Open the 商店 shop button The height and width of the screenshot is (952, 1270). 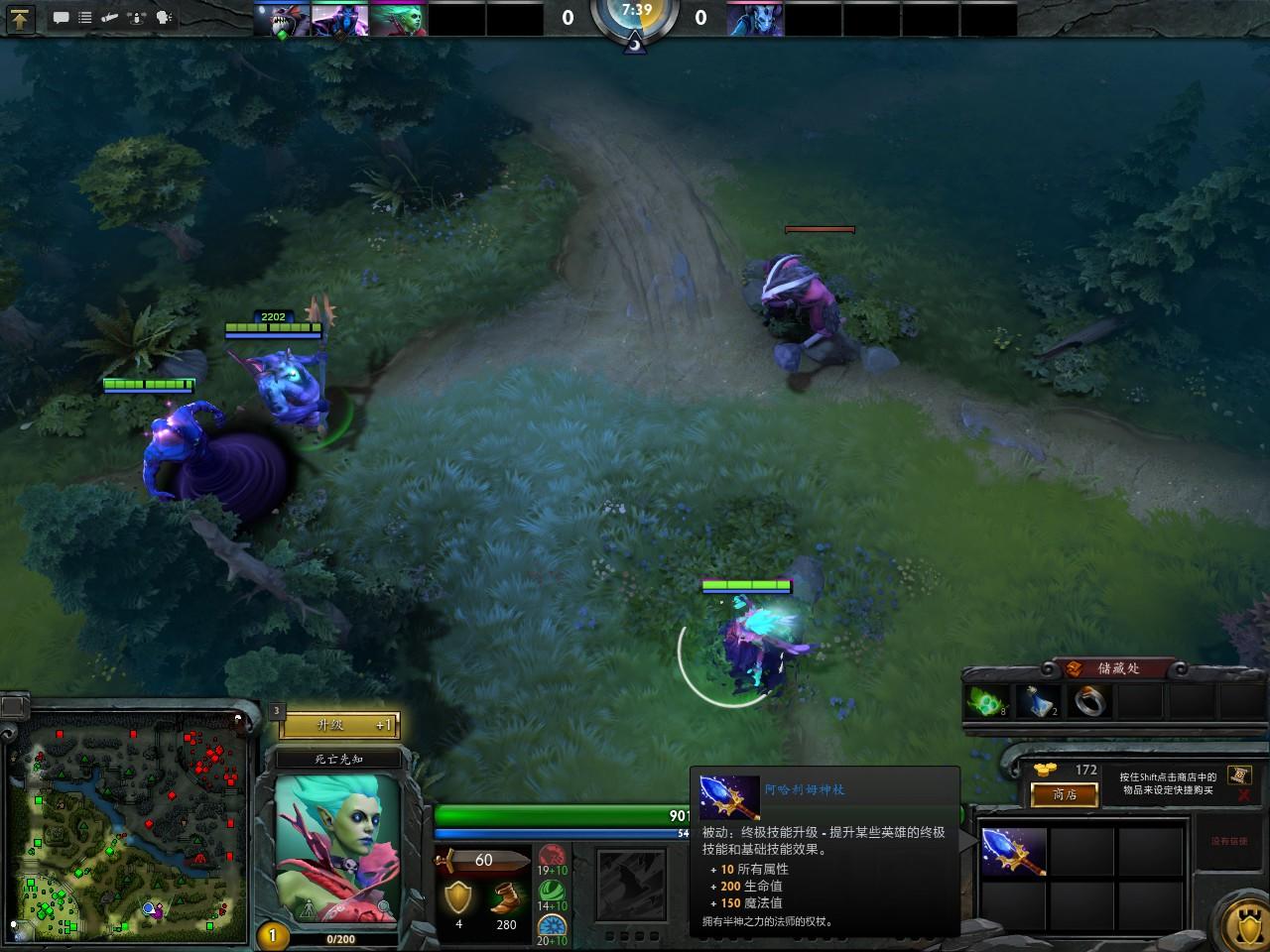[1064, 794]
